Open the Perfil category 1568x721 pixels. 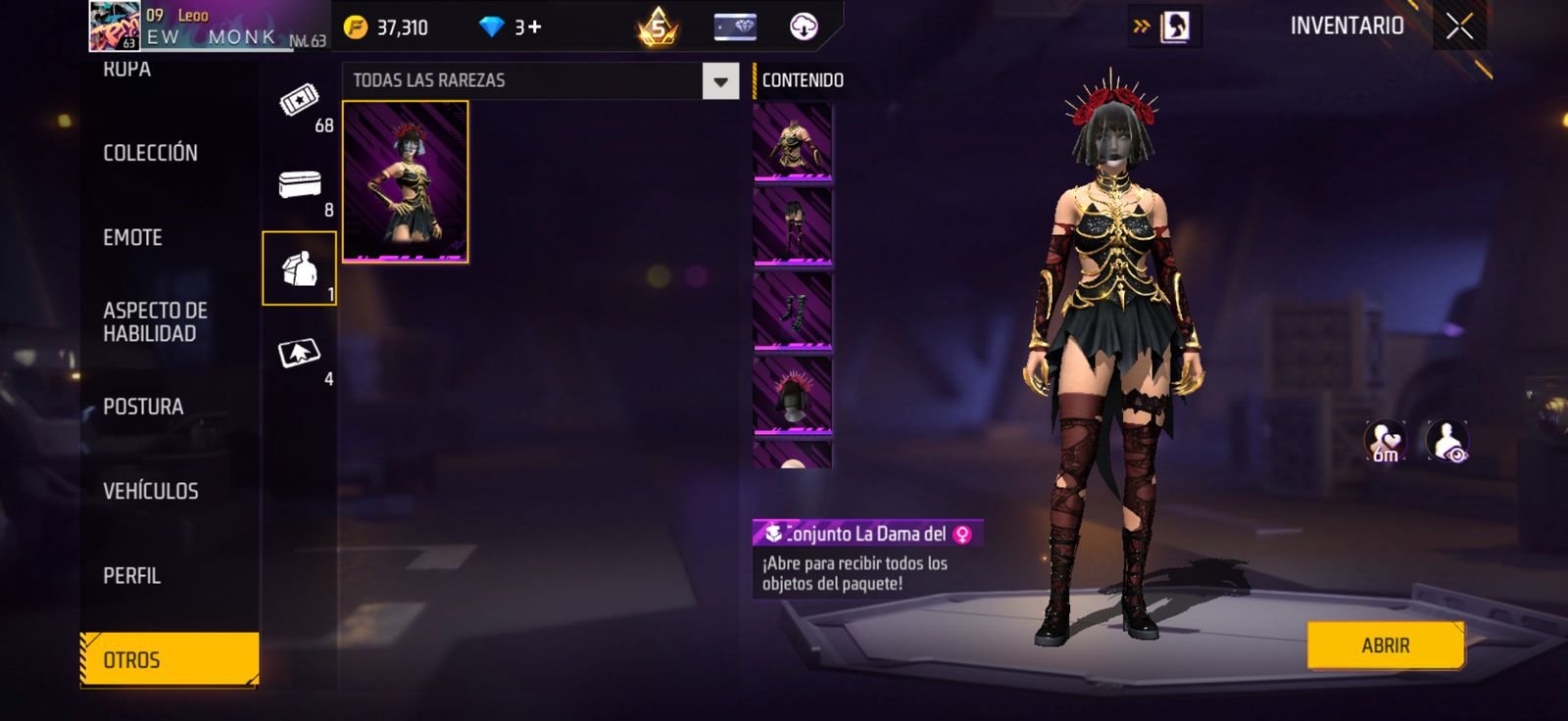[x=131, y=576]
